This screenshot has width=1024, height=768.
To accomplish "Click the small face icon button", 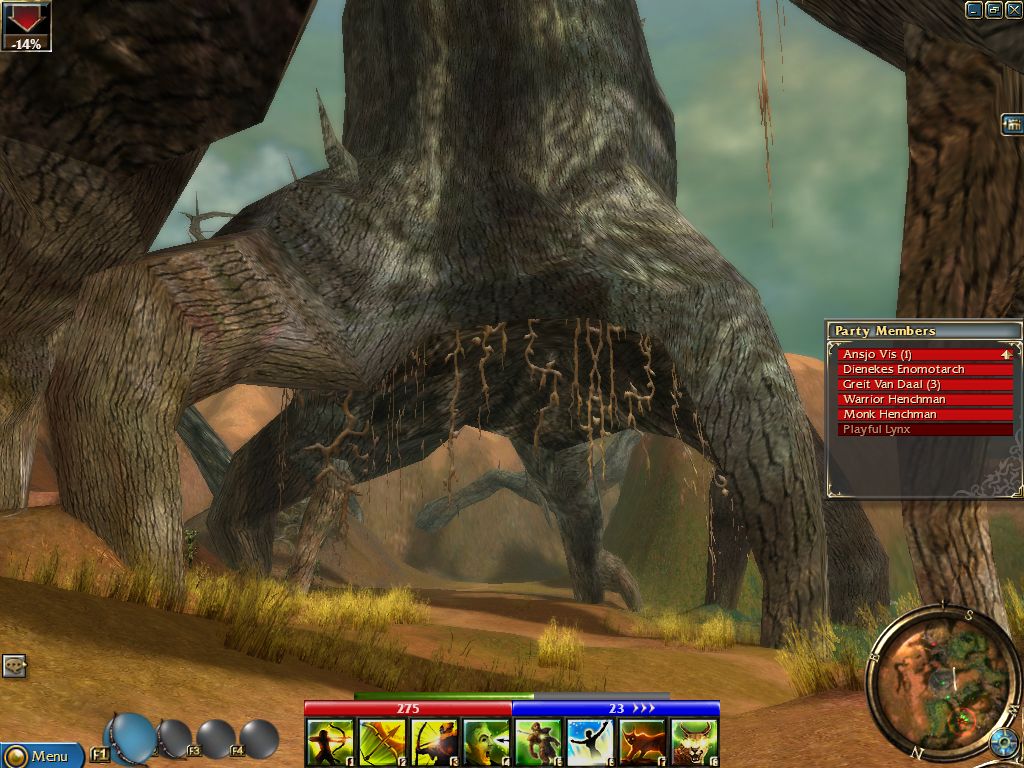I will click(x=14, y=666).
